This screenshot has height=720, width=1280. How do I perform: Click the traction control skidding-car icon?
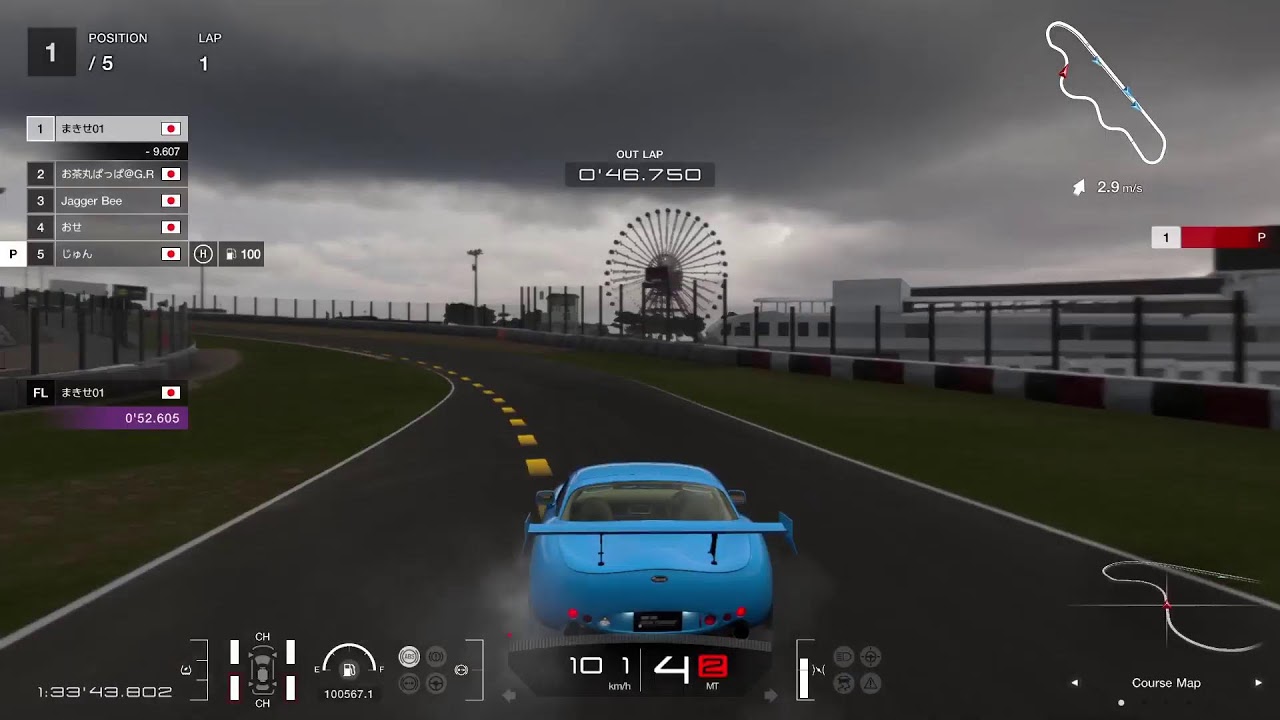pyautogui.click(x=845, y=684)
